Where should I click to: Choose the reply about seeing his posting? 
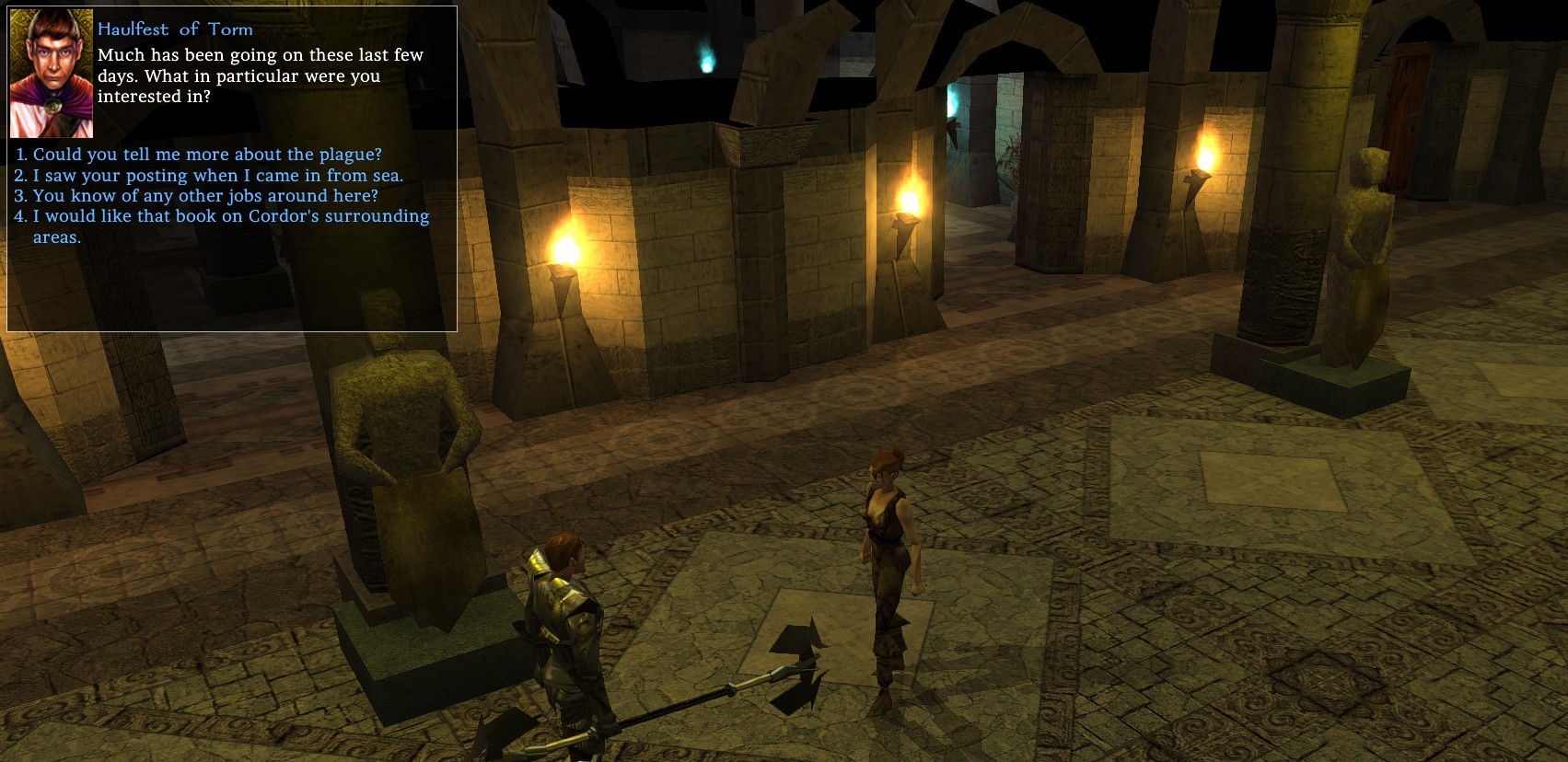coord(217,176)
